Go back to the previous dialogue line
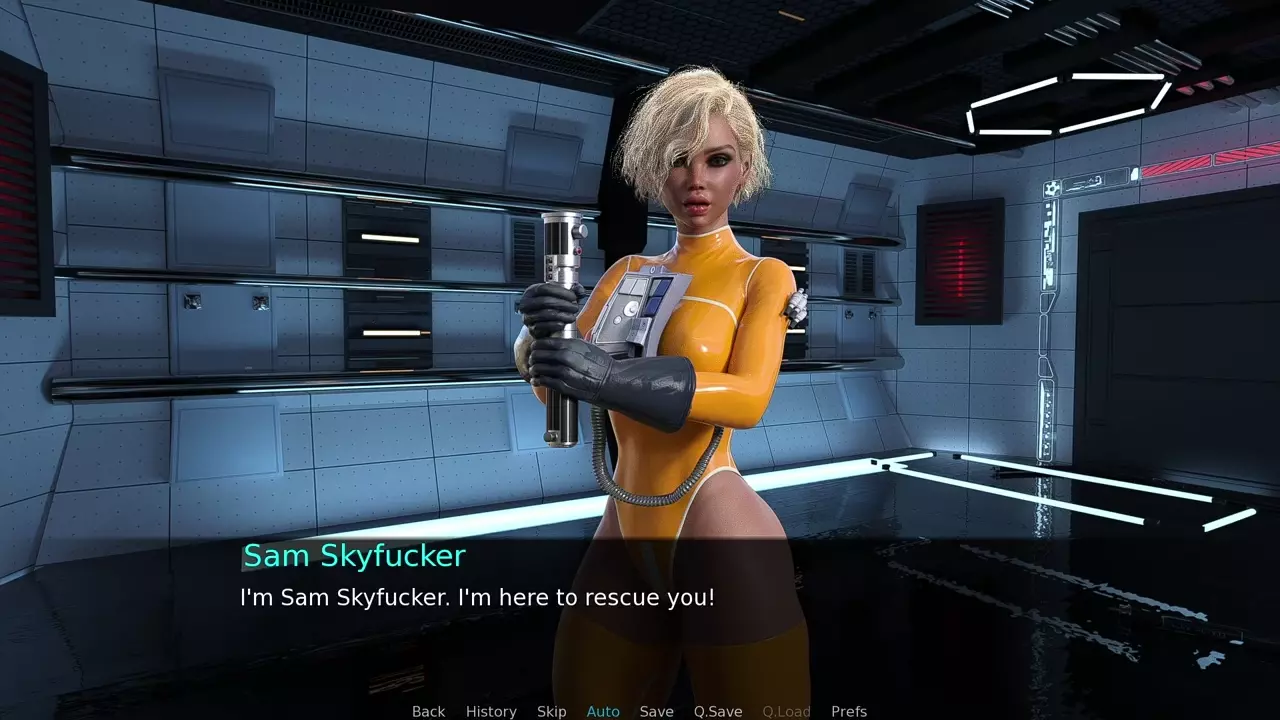The width and height of the screenshot is (1280, 720). (x=428, y=711)
